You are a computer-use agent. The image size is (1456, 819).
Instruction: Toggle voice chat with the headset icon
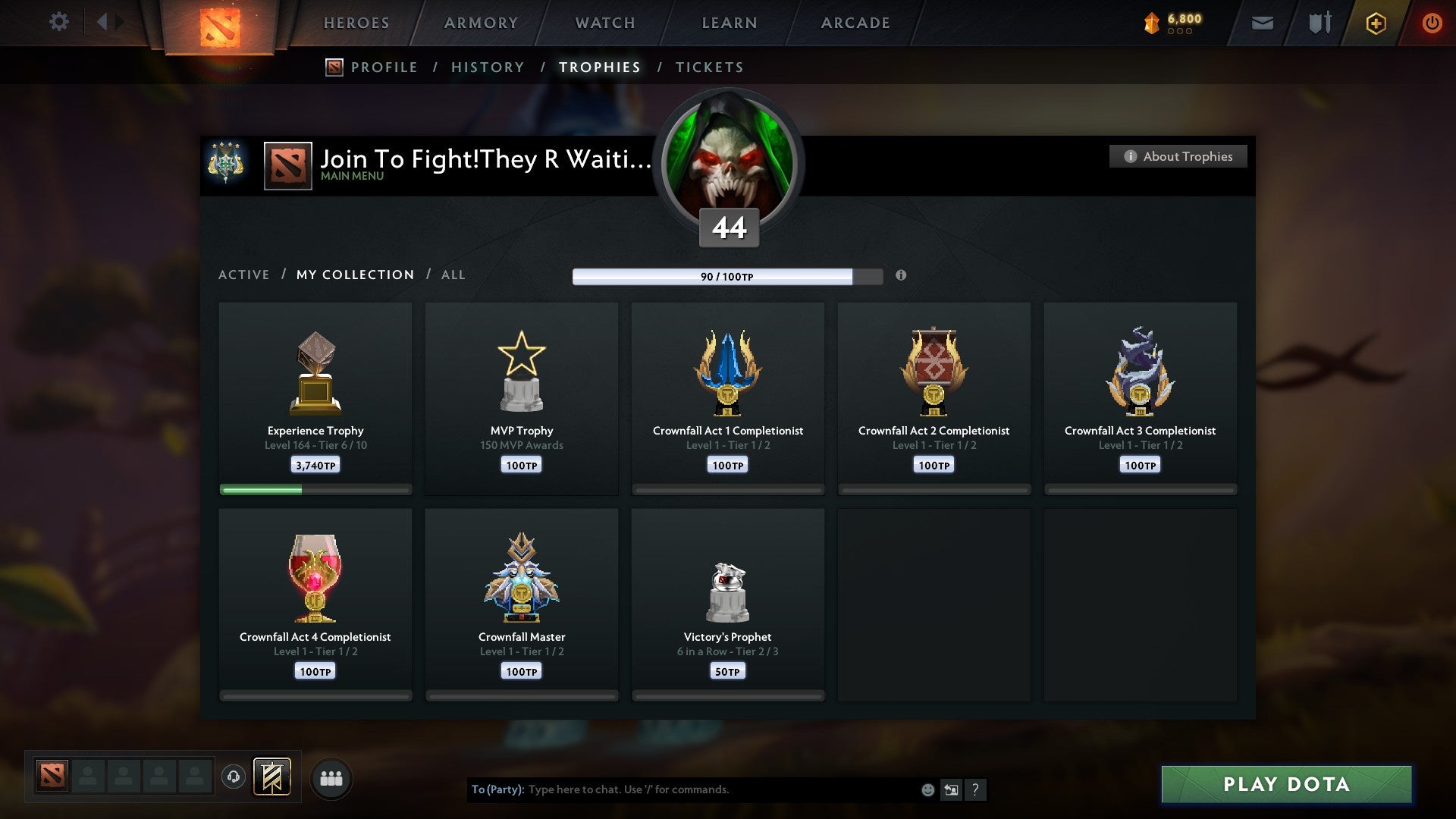point(235,777)
